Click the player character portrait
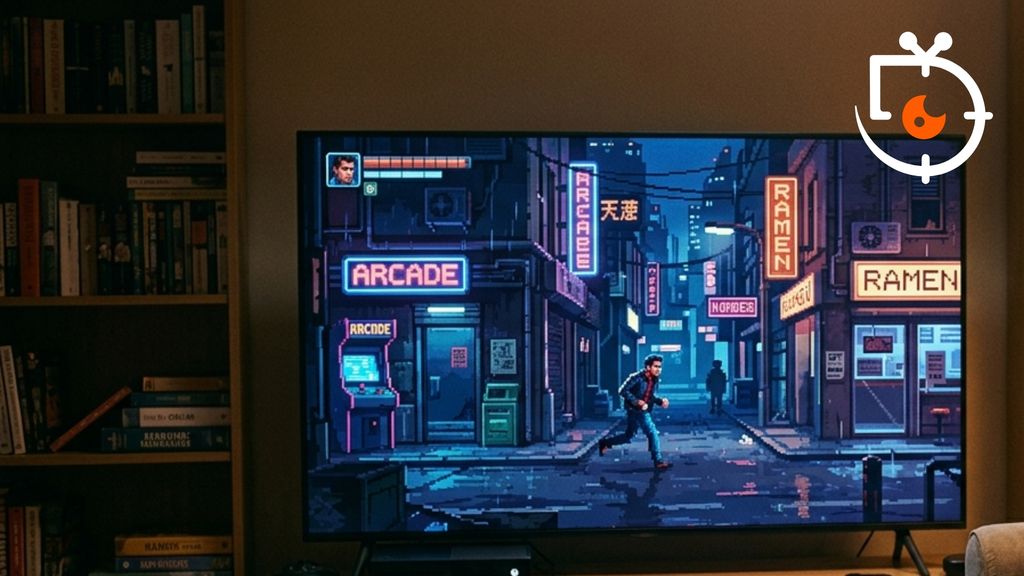Screen dimensions: 1024x576 pyautogui.click(x=343, y=169)
